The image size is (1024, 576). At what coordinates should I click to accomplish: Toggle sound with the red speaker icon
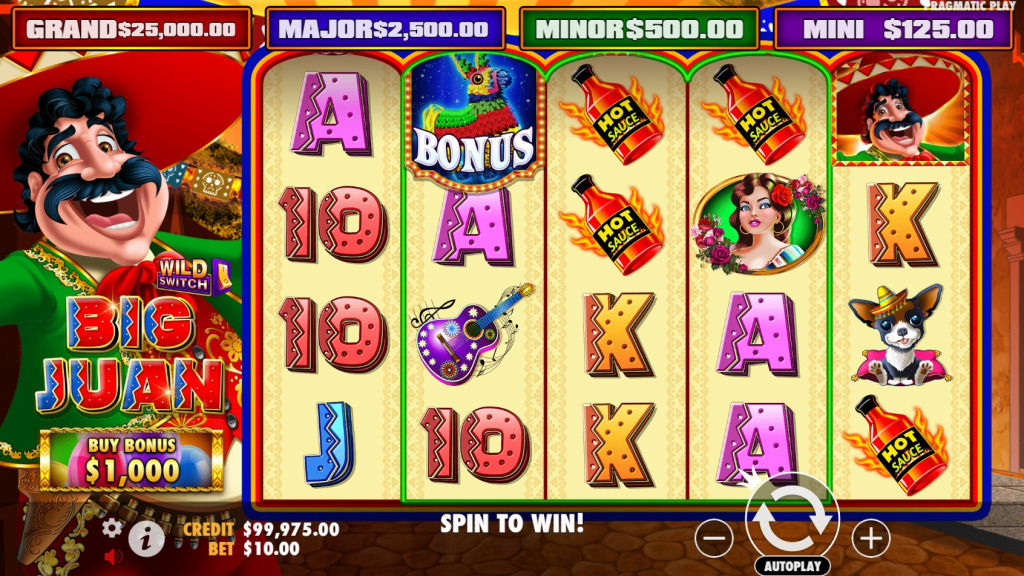113,554
